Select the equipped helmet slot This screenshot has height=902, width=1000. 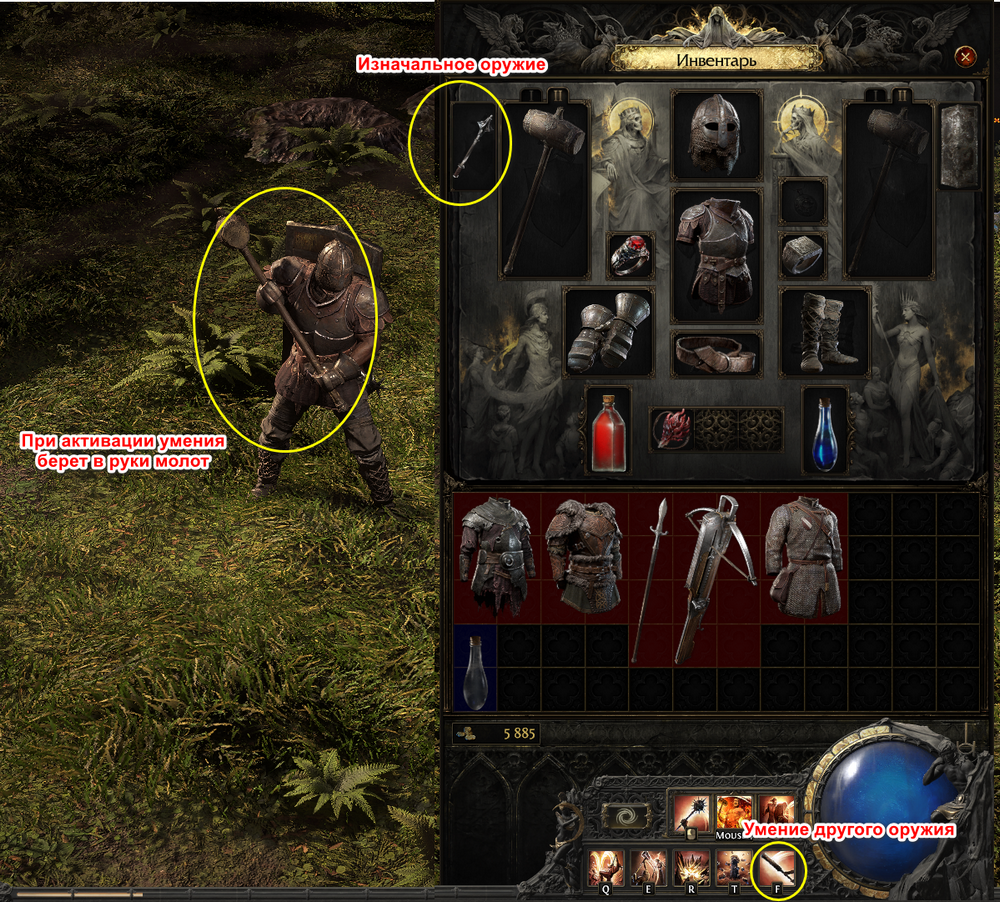(x=716, y=133)
